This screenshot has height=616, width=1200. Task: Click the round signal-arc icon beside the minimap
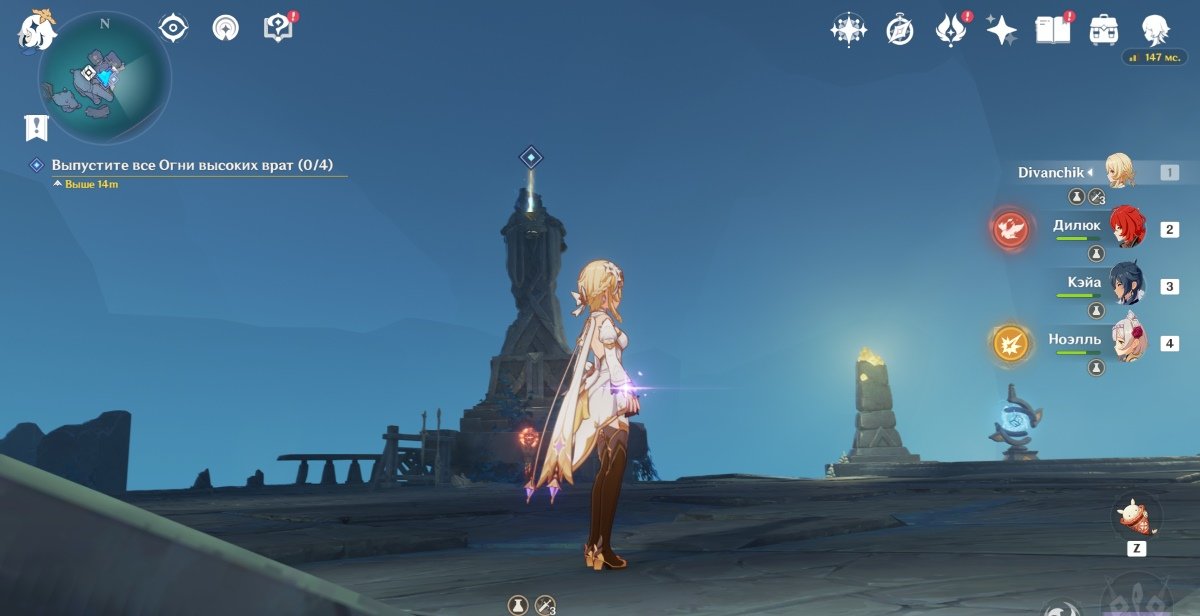[226, 28]
